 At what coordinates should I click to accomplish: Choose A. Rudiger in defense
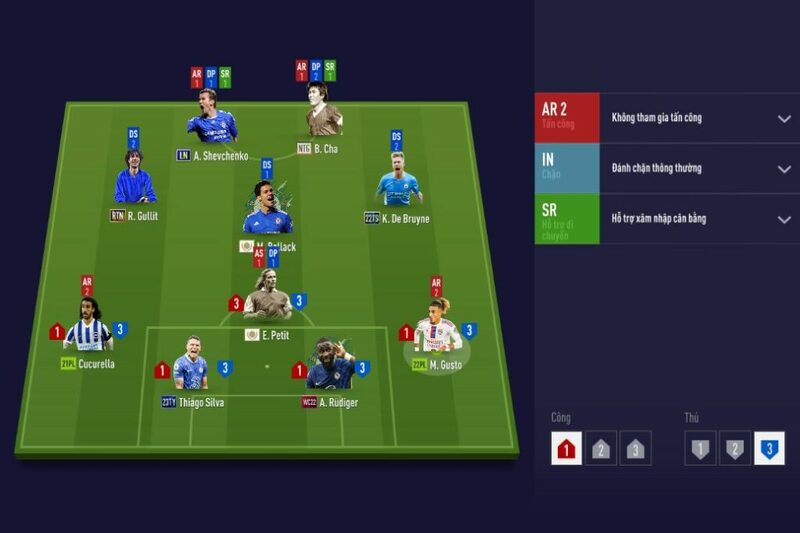tap(330, 367)
